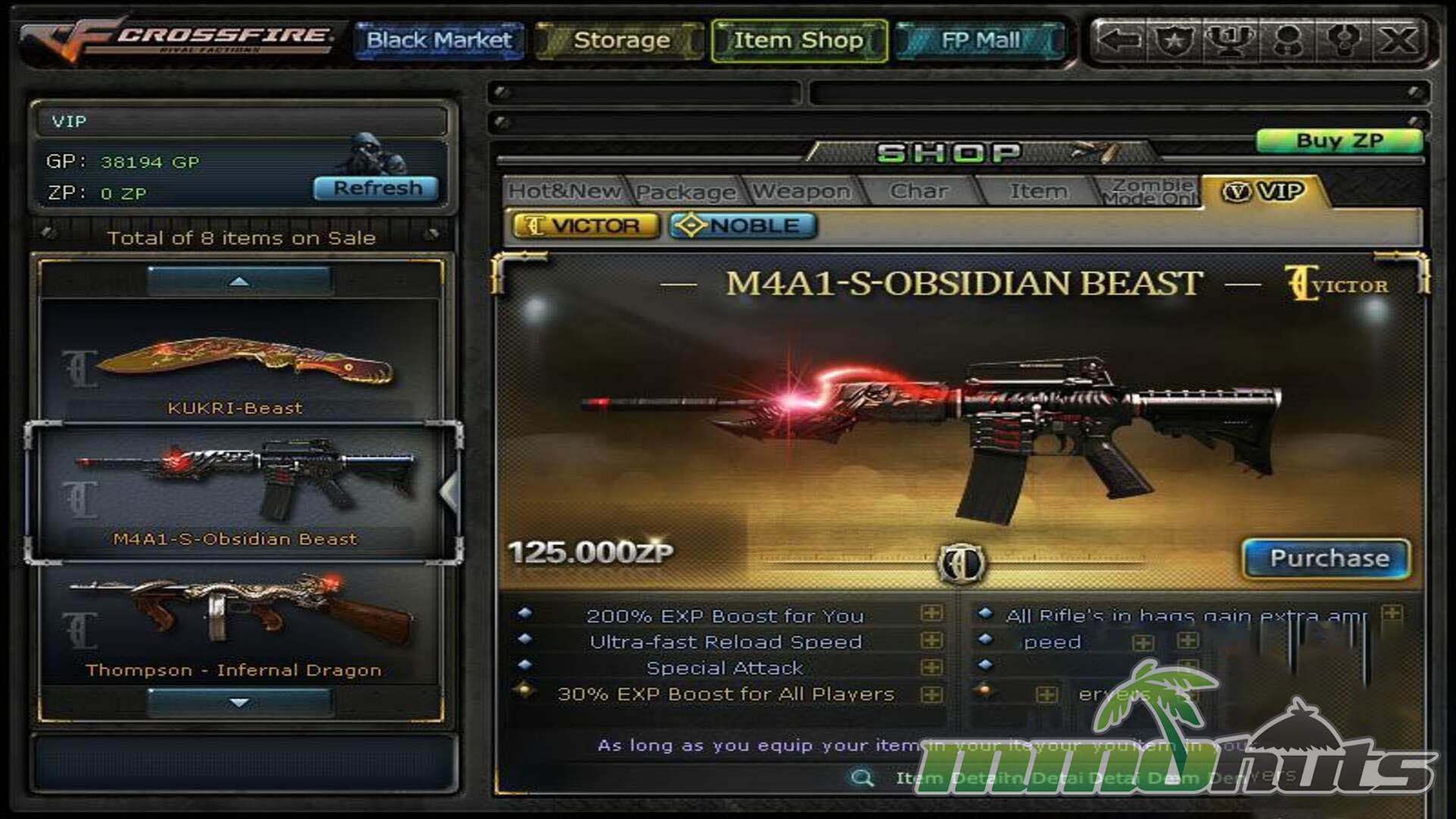Select the Item Shop tab
1456x819 pixels.
click(x=799, y=40)
